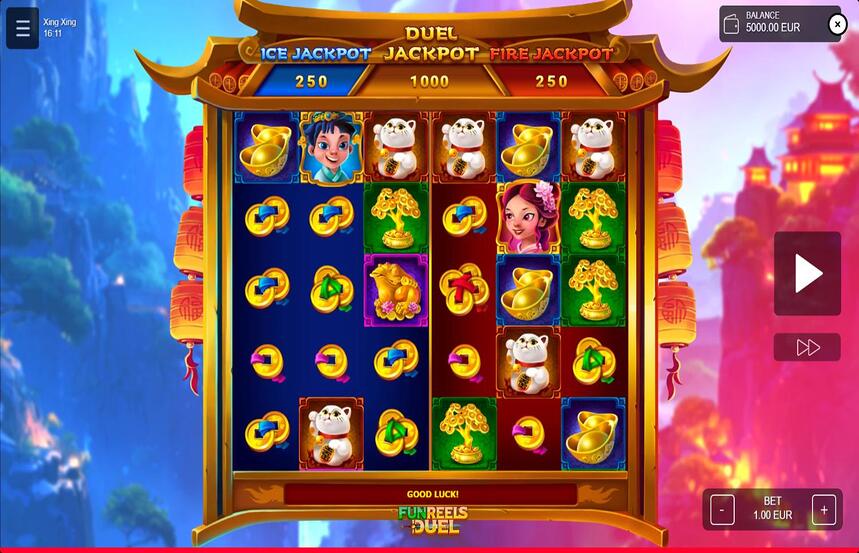
Task: Activate the fast-forward turbo spin button
Action: click(x=807, y=347)
